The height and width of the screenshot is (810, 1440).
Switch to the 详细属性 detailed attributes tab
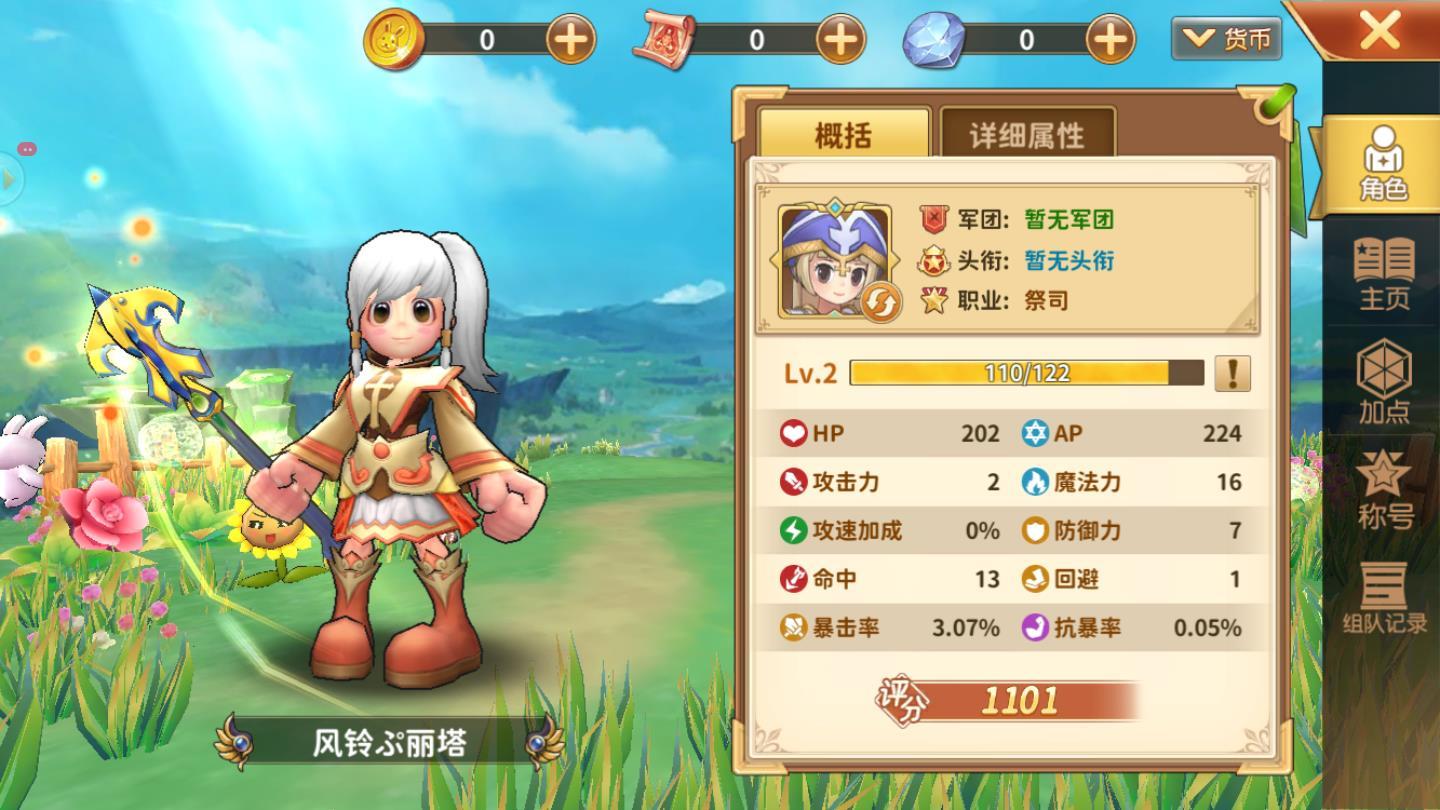pyautogui.click(x=1025, y=135)
